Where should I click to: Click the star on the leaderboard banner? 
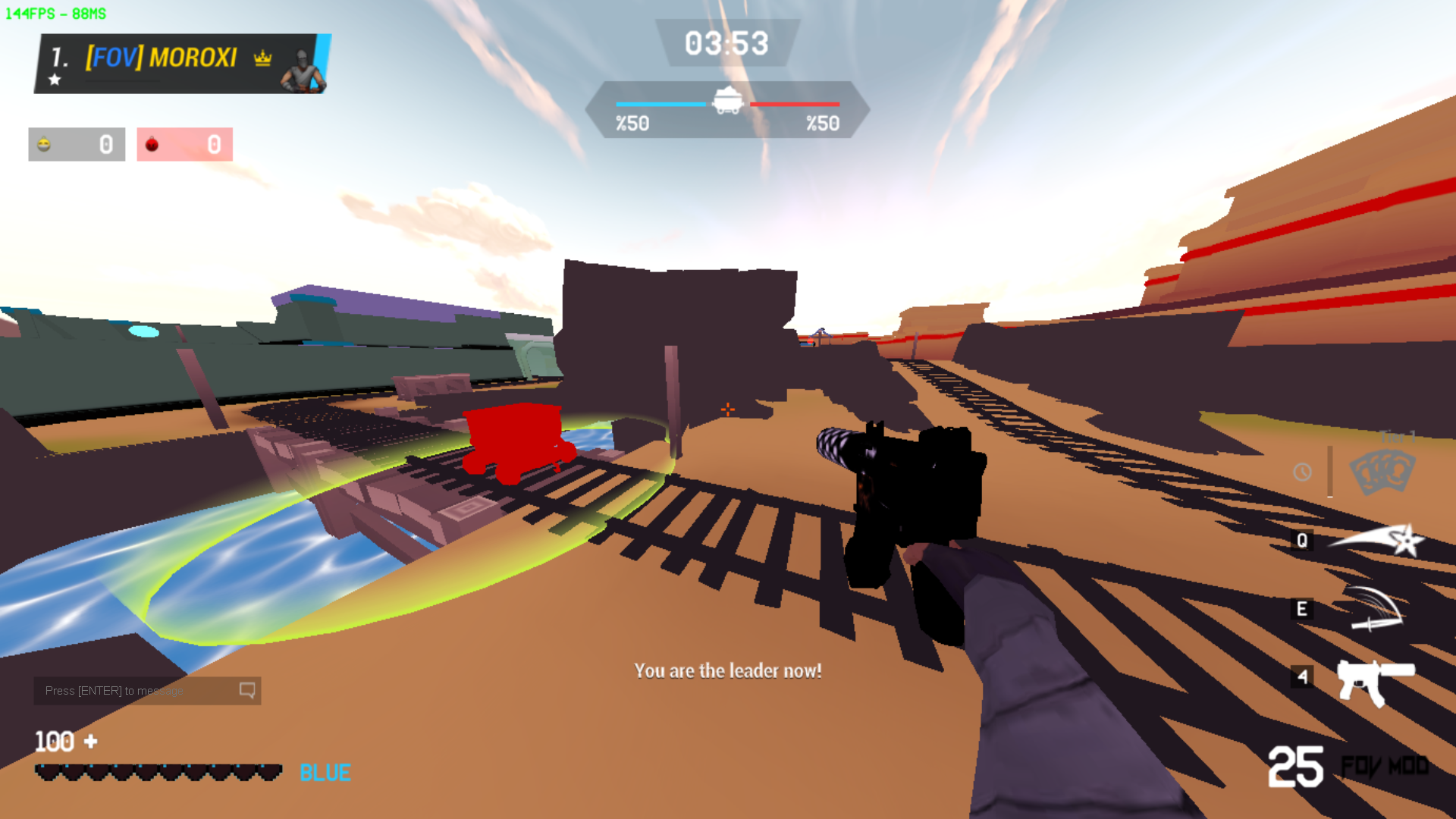pyautogui.click(x=54, y=79)
